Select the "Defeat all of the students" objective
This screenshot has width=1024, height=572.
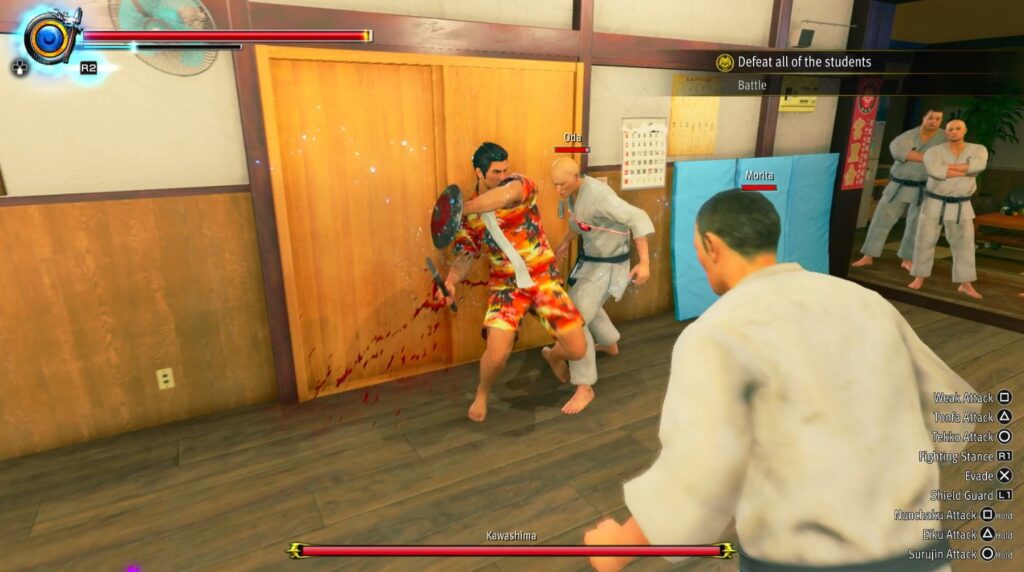[x=803, y=62]
